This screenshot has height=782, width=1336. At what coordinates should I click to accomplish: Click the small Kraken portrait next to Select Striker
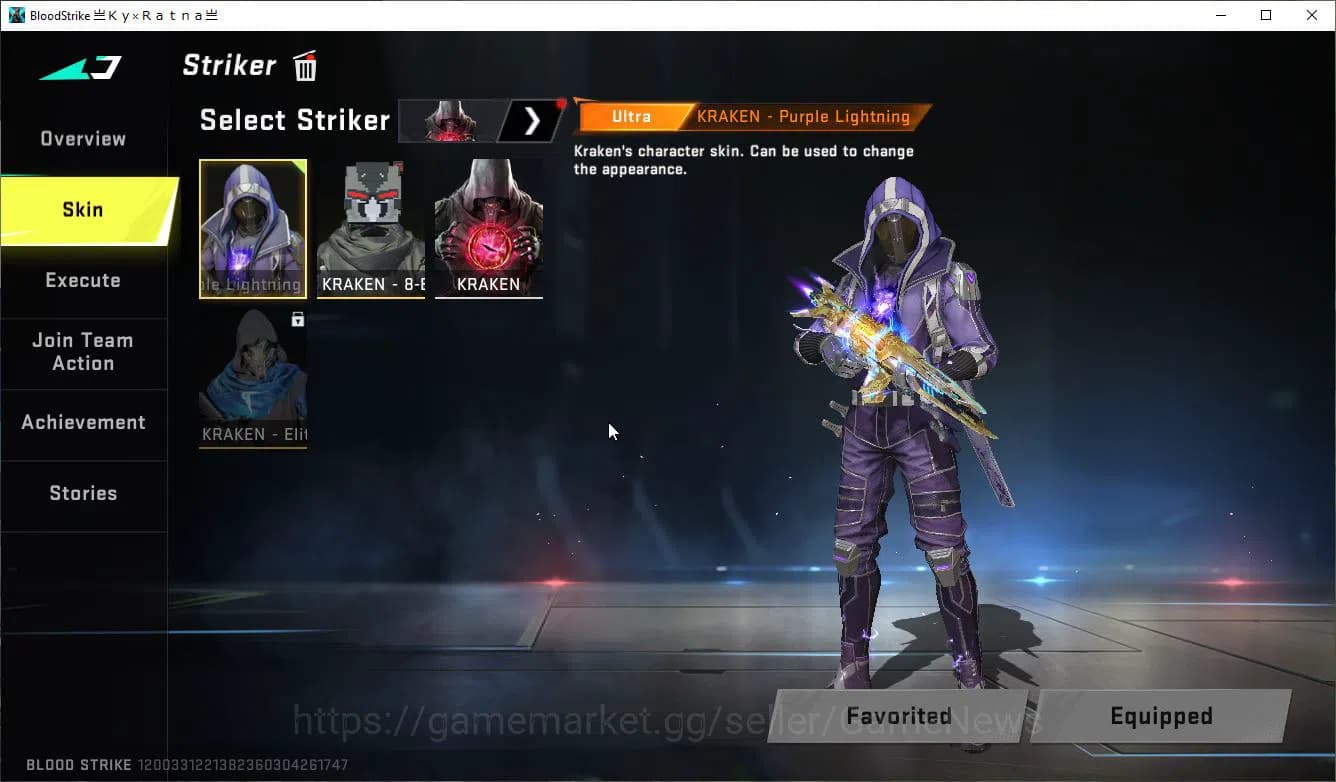[449, 120]
